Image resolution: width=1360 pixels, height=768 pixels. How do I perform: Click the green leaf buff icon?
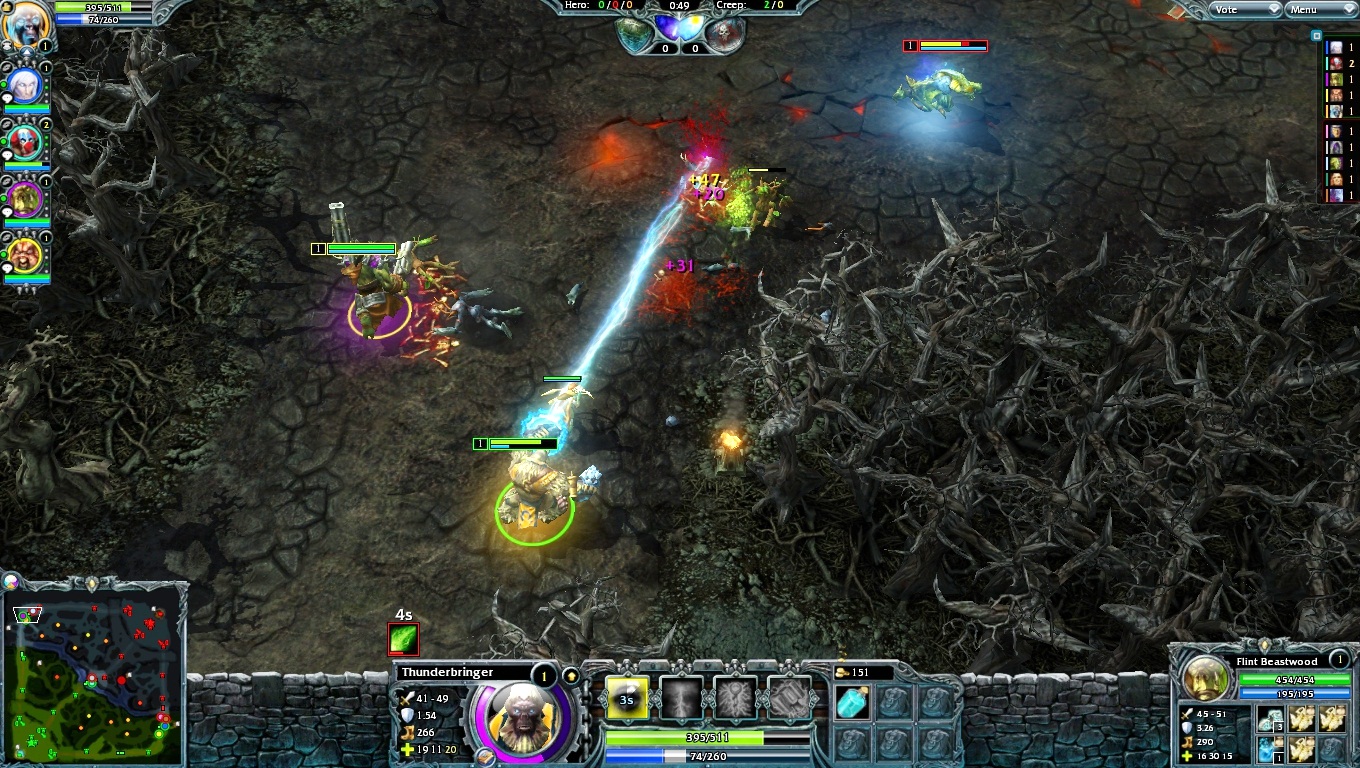click(x=404, y=639)
